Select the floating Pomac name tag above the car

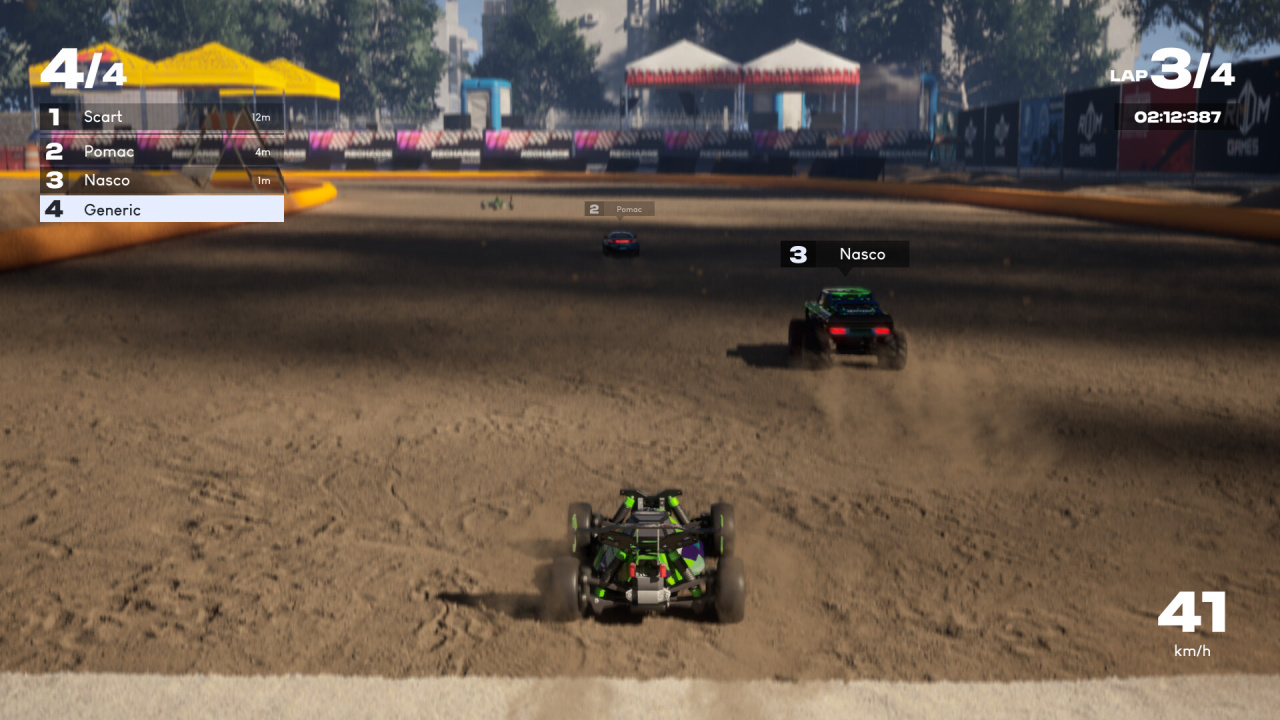[x=619, y=209]
